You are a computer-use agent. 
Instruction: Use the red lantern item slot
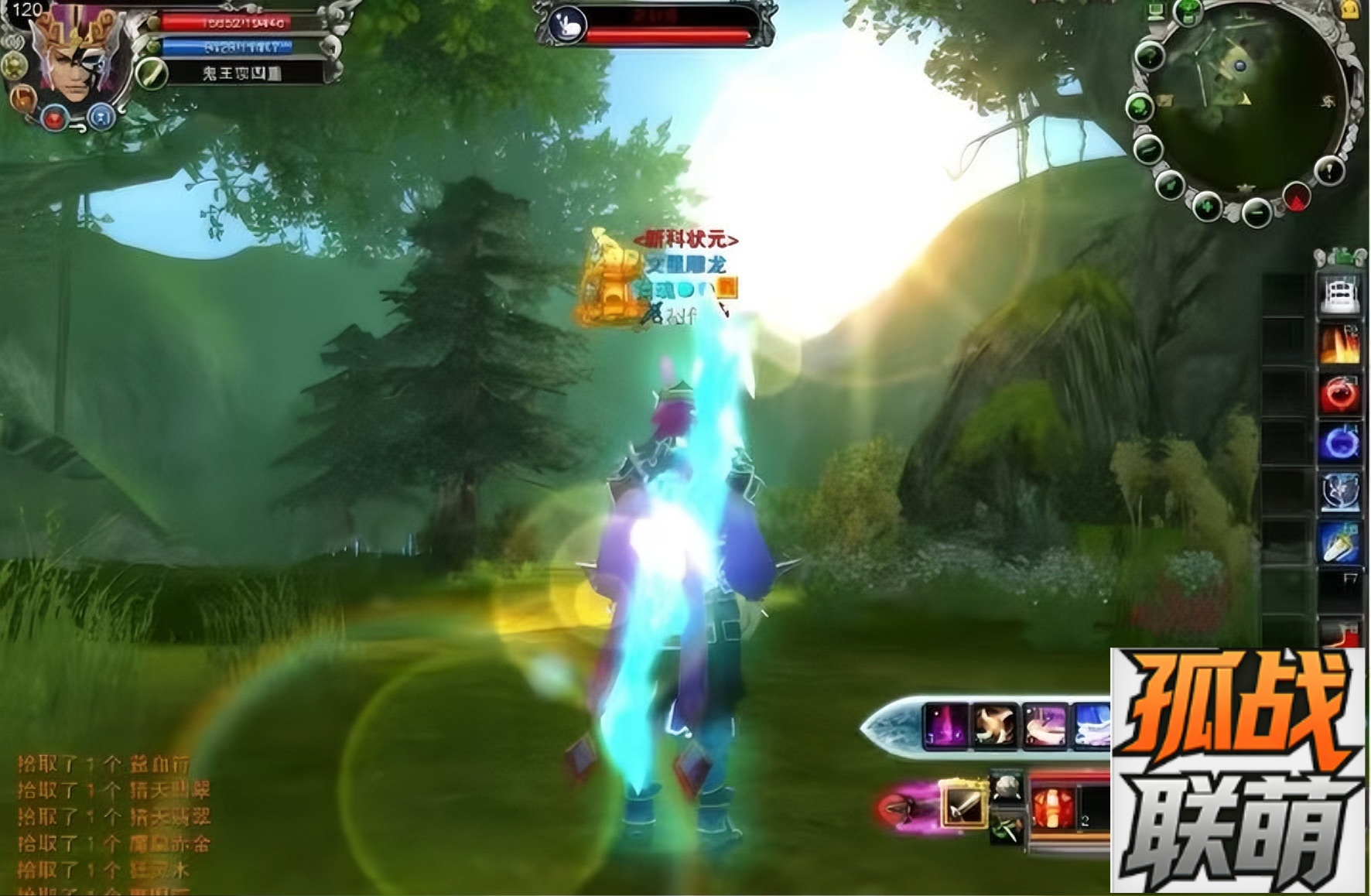(1054, 807)
